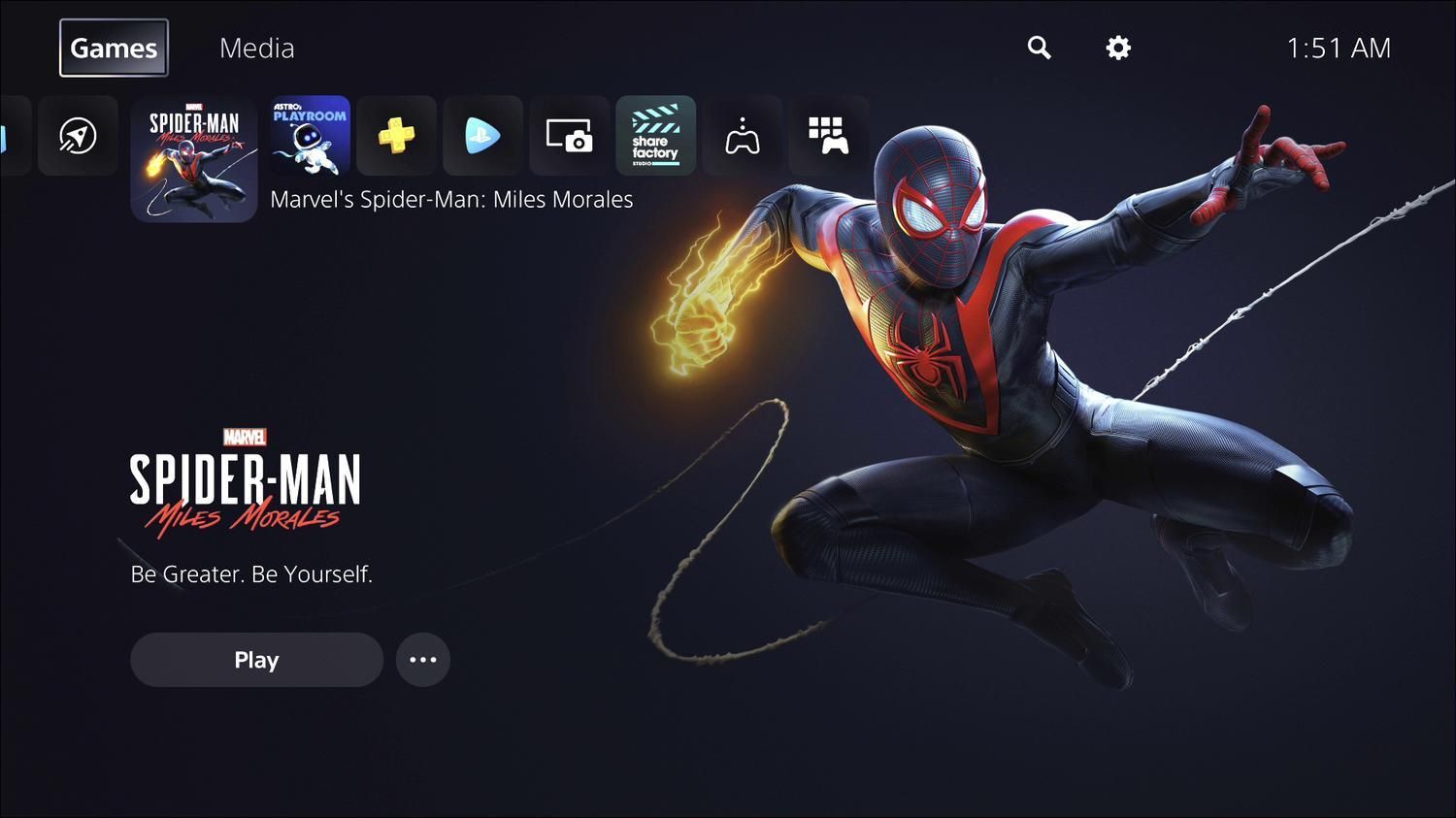Image resolution: width=1456 pixels, height=818 pixels.
Task: Click the Spider-Man Miles Morales logo artwork
Action: (245, 480)
